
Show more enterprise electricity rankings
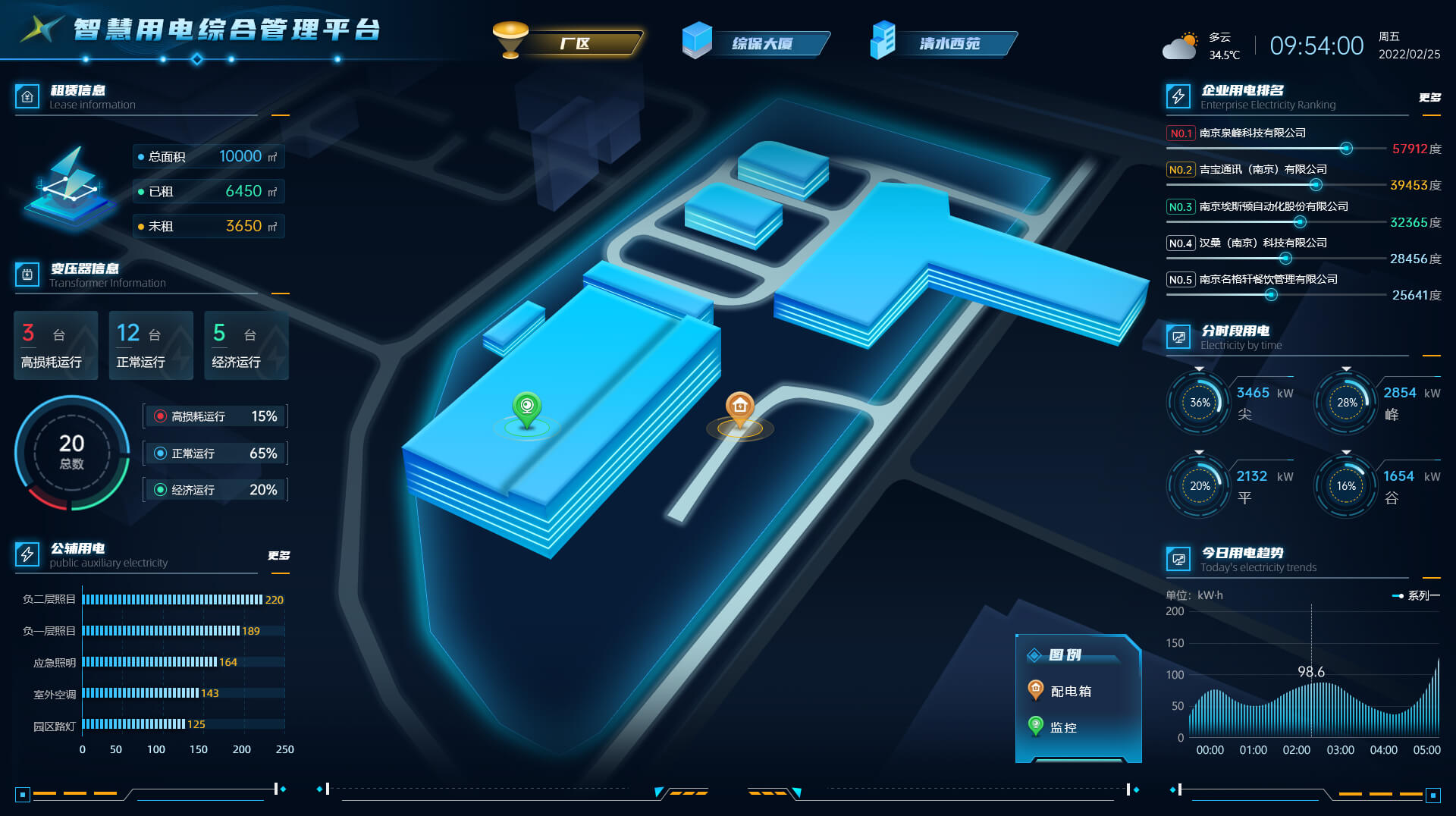[1429, 97]
